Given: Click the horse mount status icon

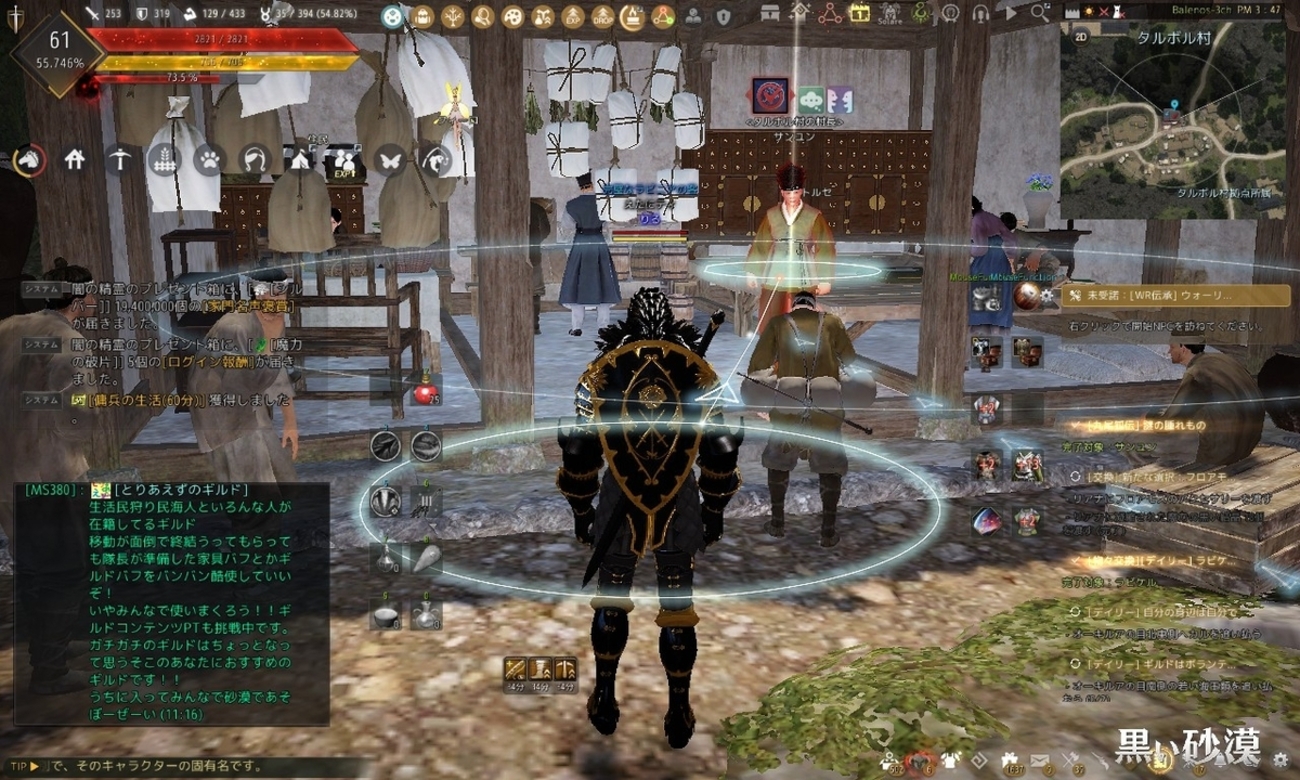Looking at the screenshot, I should (x=30, y=159).
